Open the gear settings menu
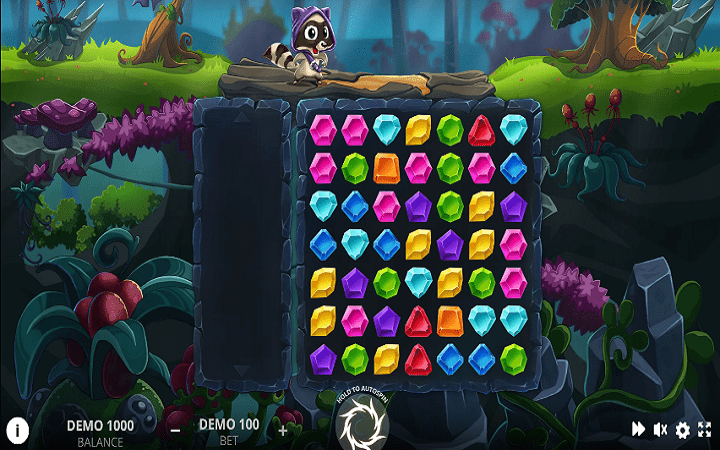The height and width of the screenshot is (450, 720). (x=683, y=430)
